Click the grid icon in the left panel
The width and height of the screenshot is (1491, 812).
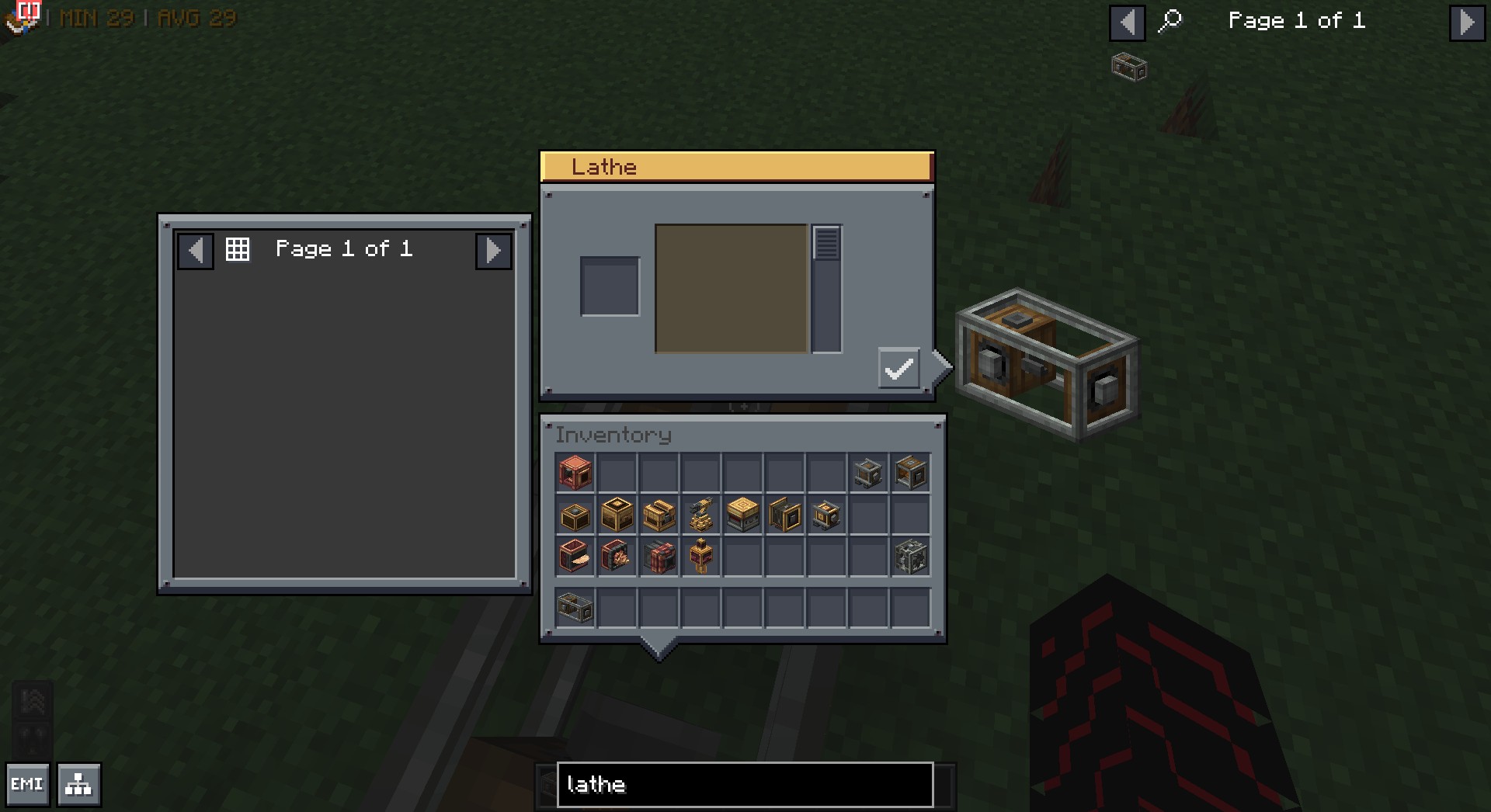point(238,249)
